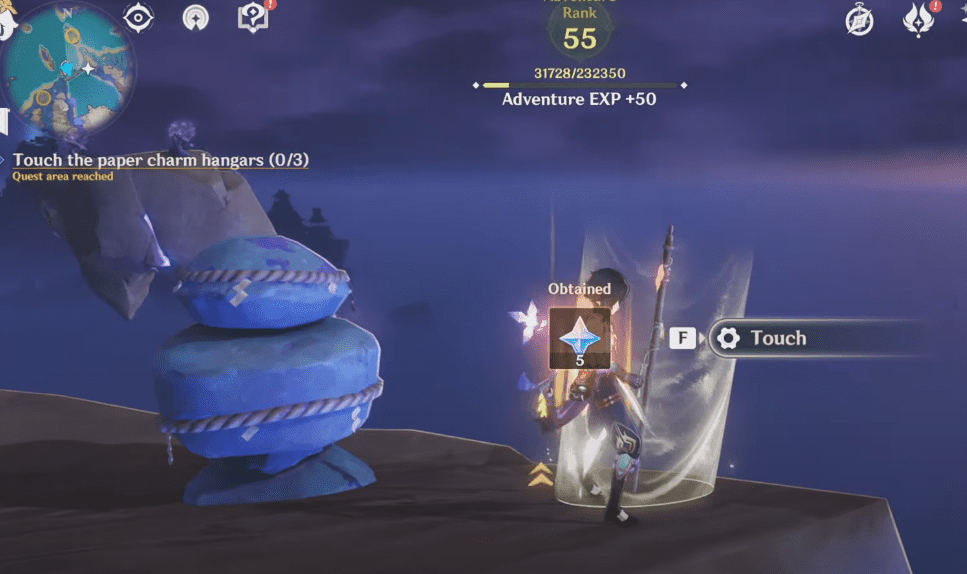Open the winged star icon with alert
The height and width of the screenshot is (574, 967).
pyautogui.click(x=918, y=20)
